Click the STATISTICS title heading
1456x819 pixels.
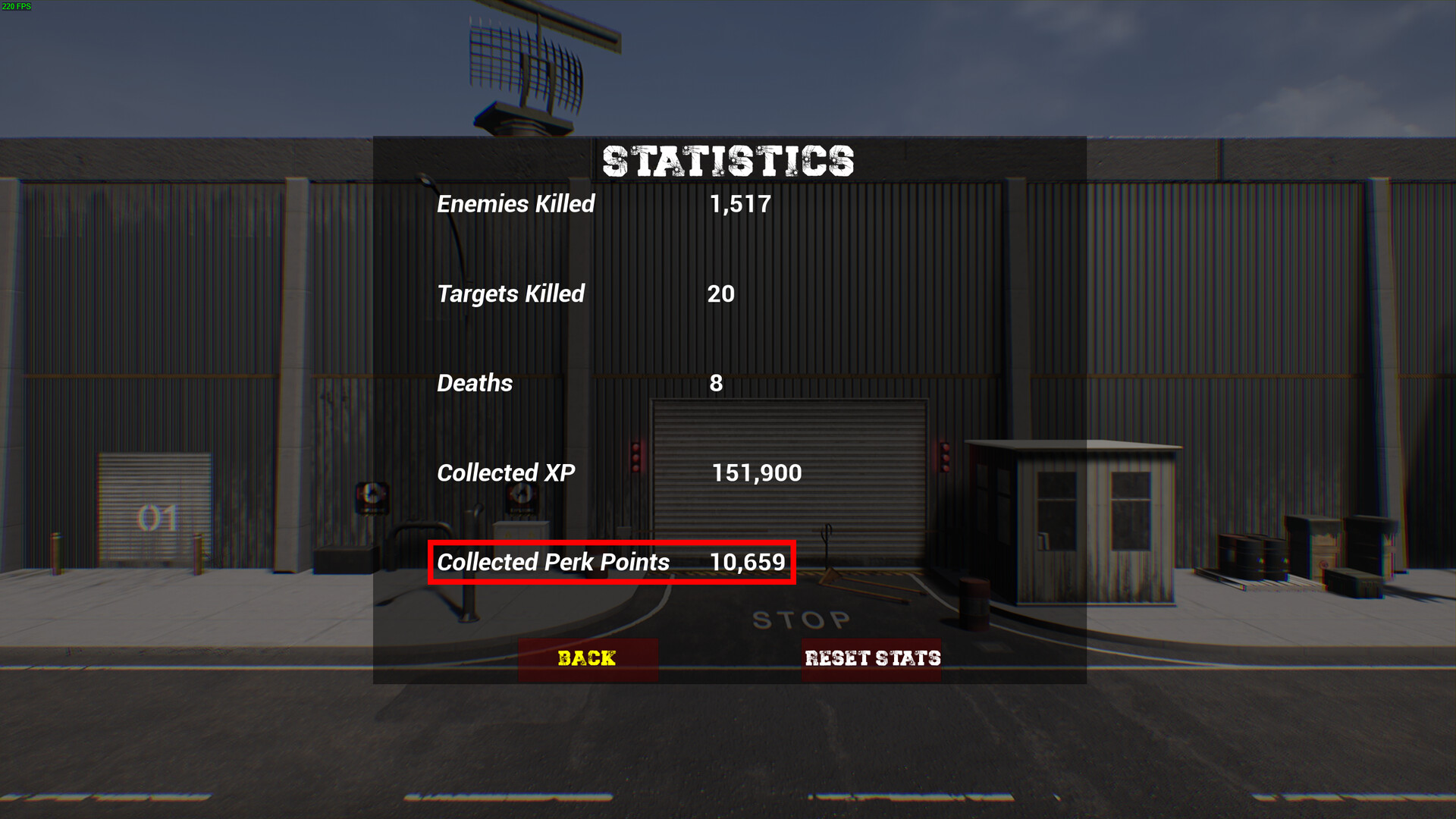coord(727,161)
